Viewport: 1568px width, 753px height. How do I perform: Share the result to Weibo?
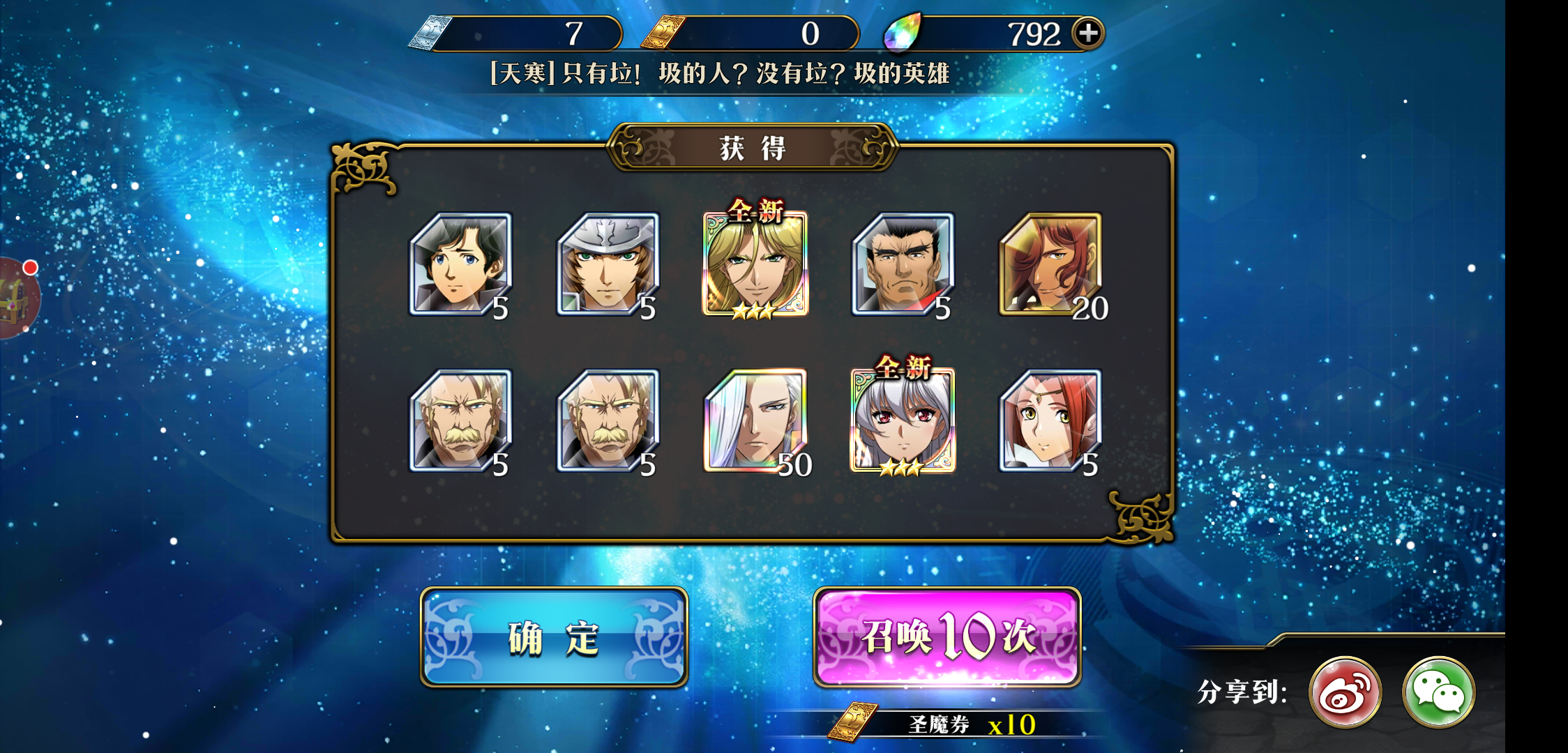[1345, 692]
